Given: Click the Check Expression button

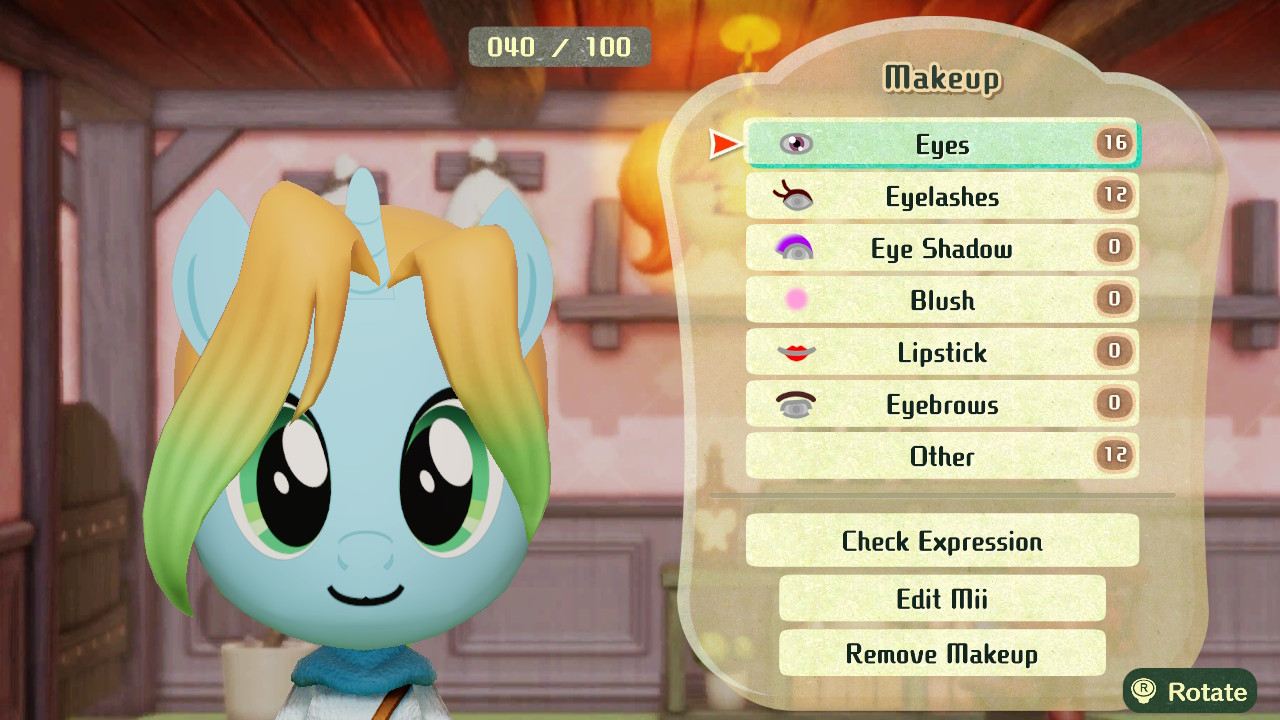Looking at the screenshot, I should 942,541.
